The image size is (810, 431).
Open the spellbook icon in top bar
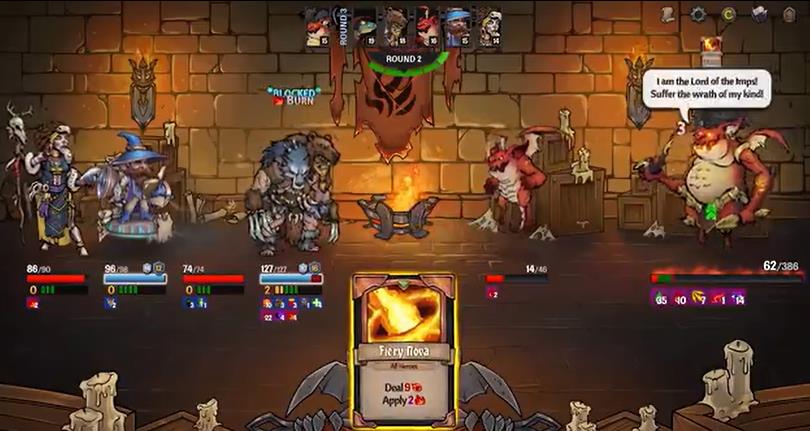coord(759,14)
